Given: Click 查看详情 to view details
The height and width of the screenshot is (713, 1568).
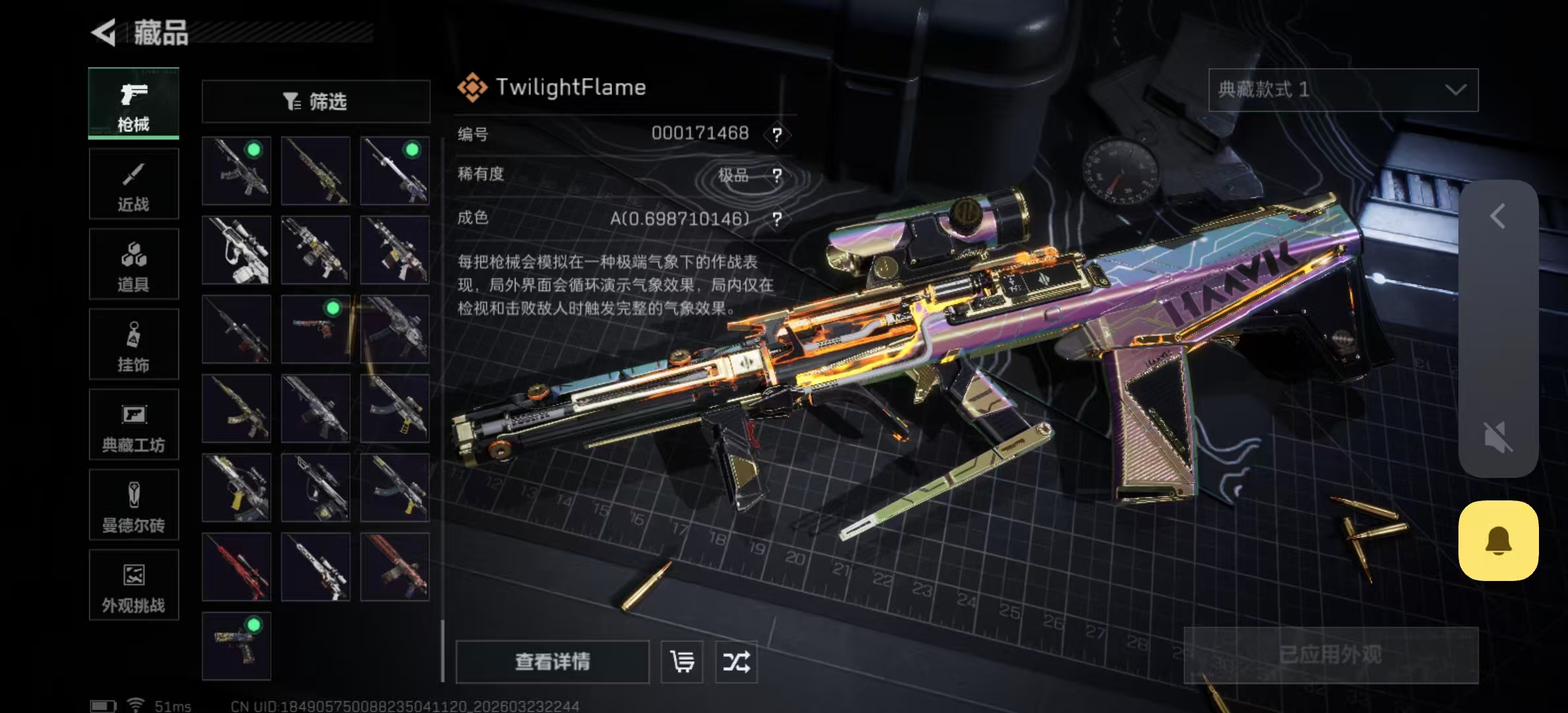Looking at the screenshot, I should click(x=552, y=662).
